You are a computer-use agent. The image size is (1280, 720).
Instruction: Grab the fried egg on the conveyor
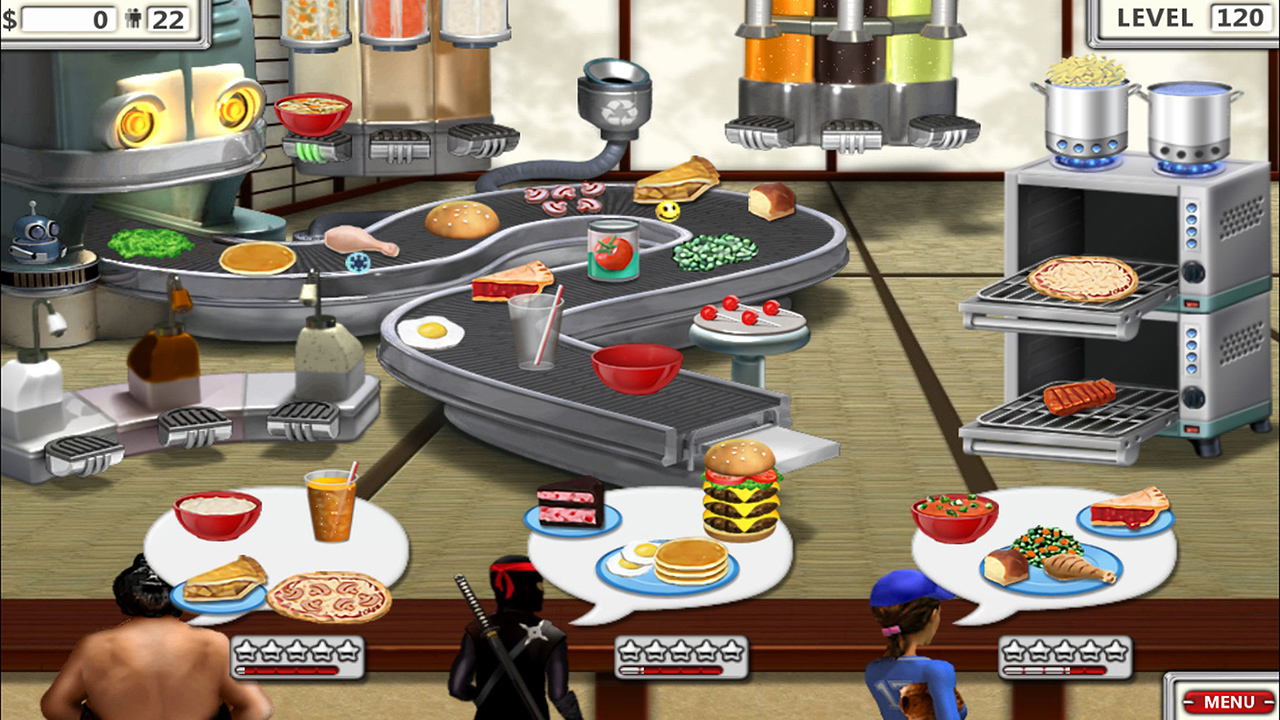coord(431,330)
